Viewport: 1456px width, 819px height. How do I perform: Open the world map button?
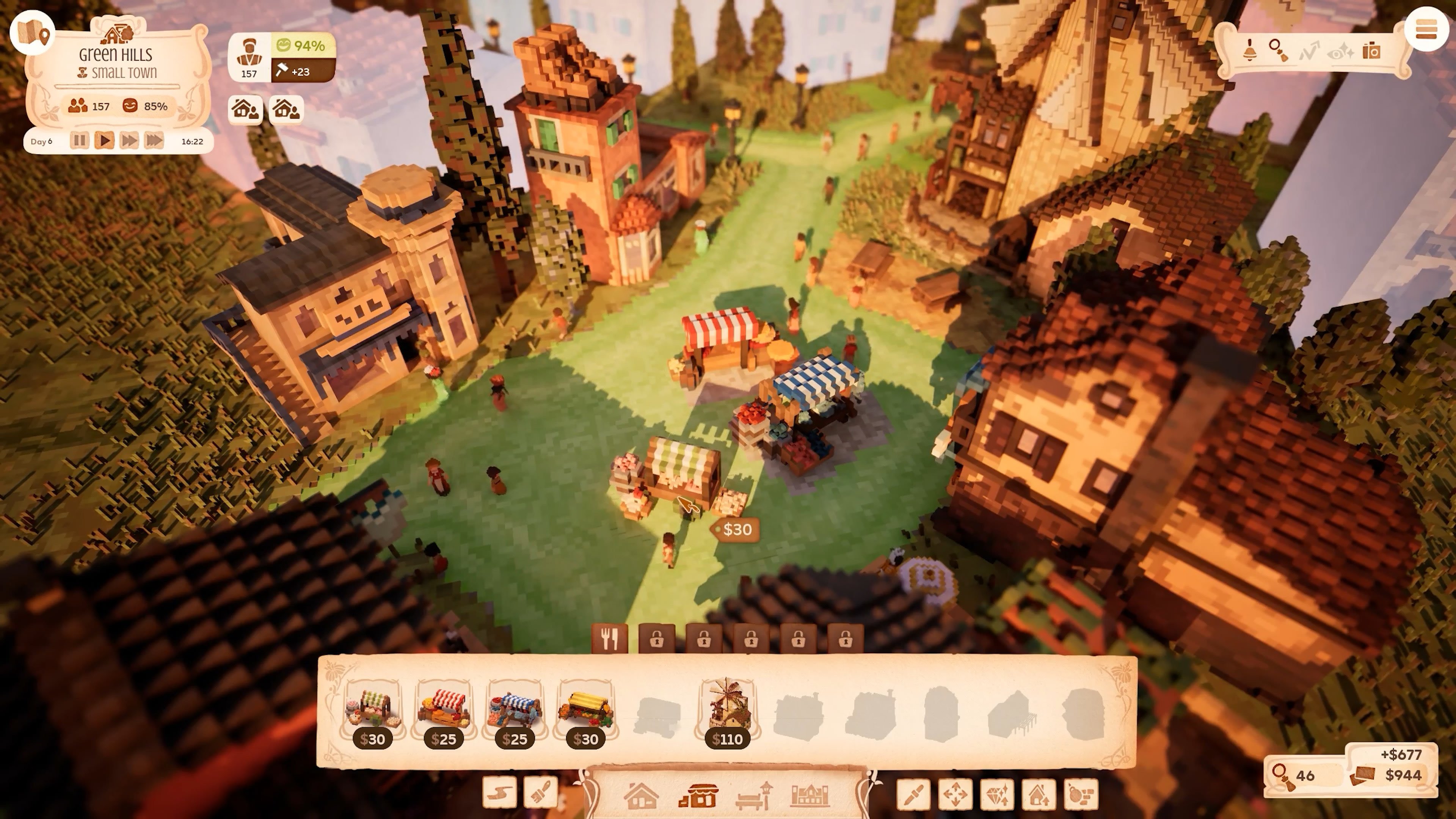pos(32,33)
